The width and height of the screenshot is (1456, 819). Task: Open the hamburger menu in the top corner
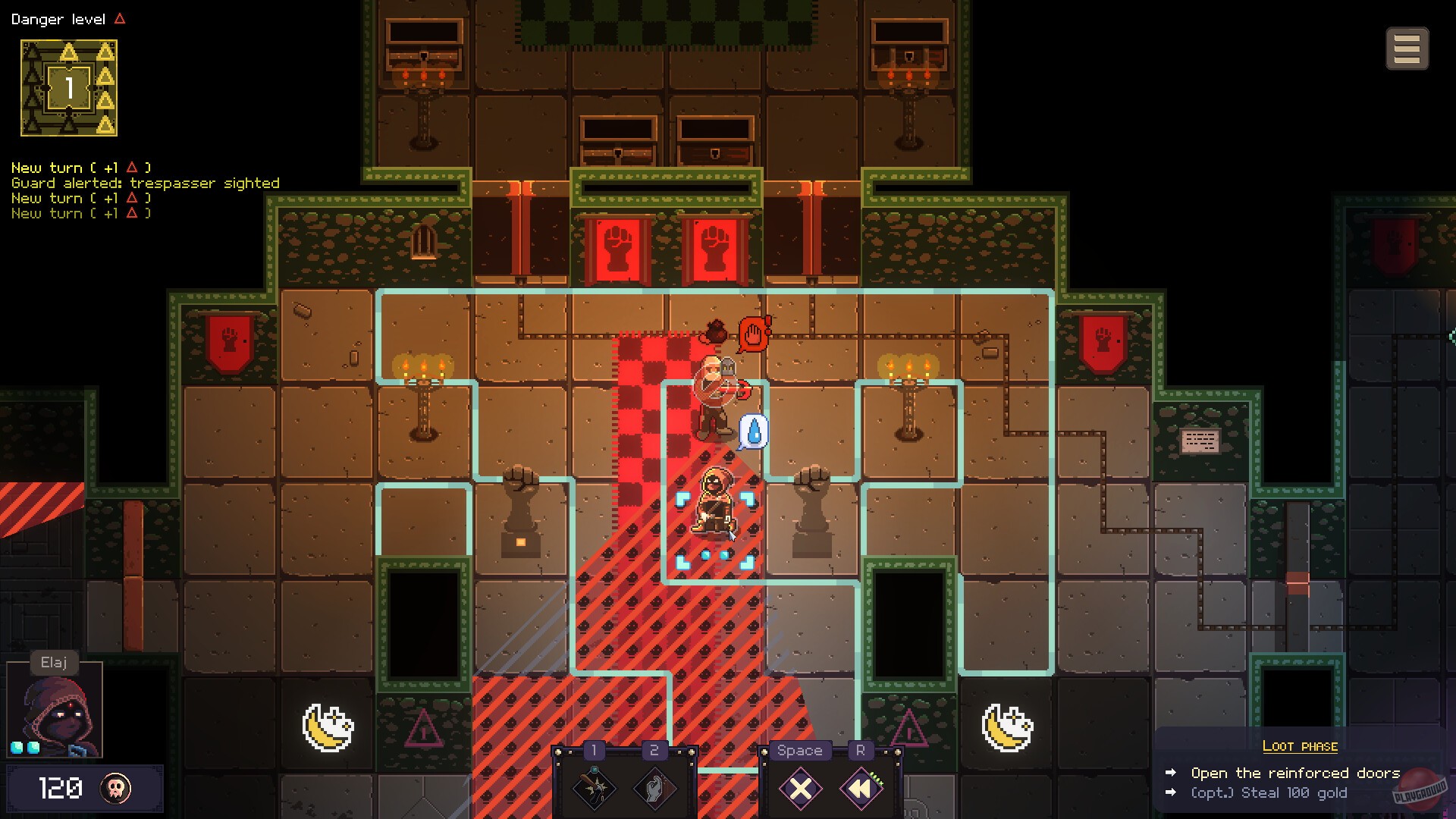click(1408, 48)
